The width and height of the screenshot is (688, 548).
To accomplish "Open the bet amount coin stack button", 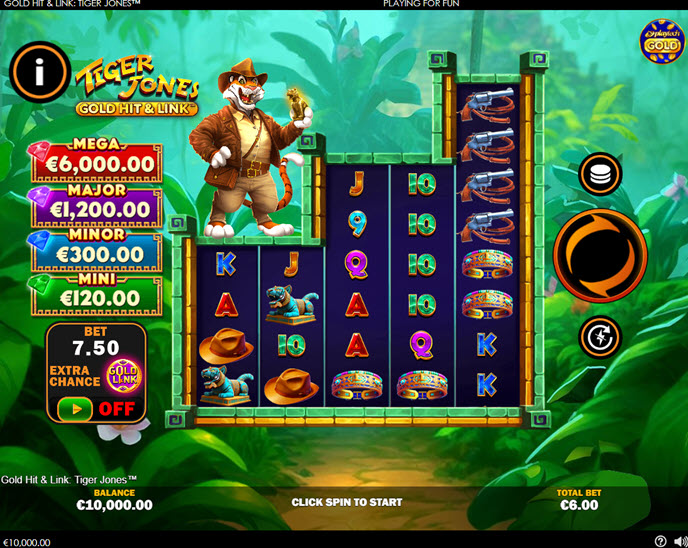I will (x=600, y=174).
